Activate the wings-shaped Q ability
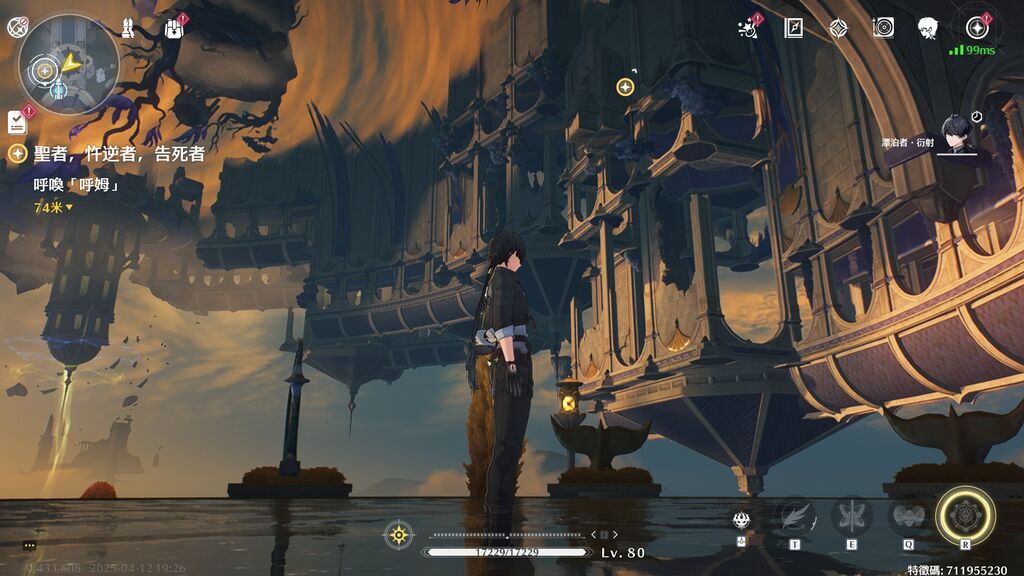This screenshot has height=576, width=1024. 907,517
